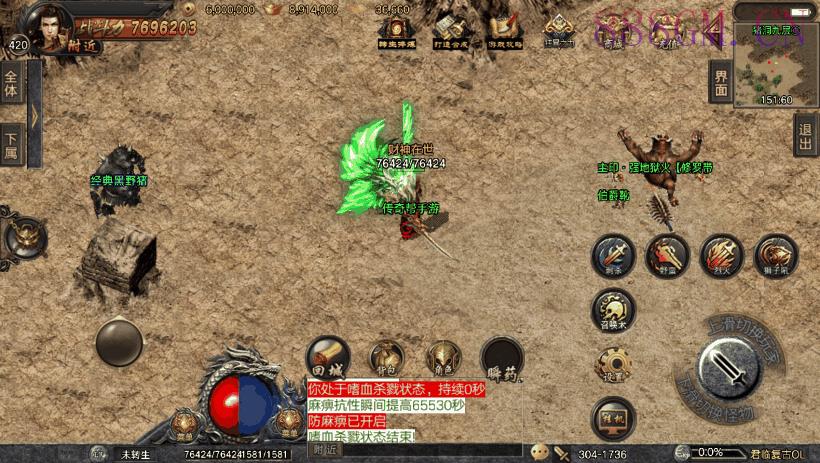Viewport: 820px width, 463px height.
Task: Open the 商城 shop icon
Action: point(611,29)
